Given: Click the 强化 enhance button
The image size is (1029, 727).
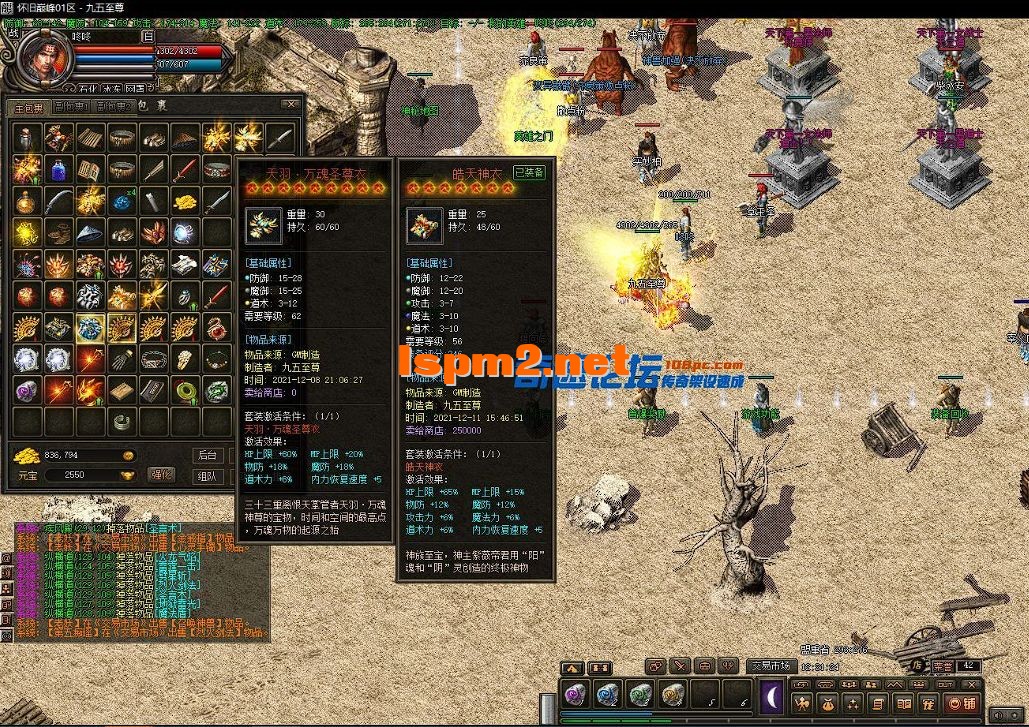Looking at the screenshot, I should pyautogui.click(x=161, y=474).
